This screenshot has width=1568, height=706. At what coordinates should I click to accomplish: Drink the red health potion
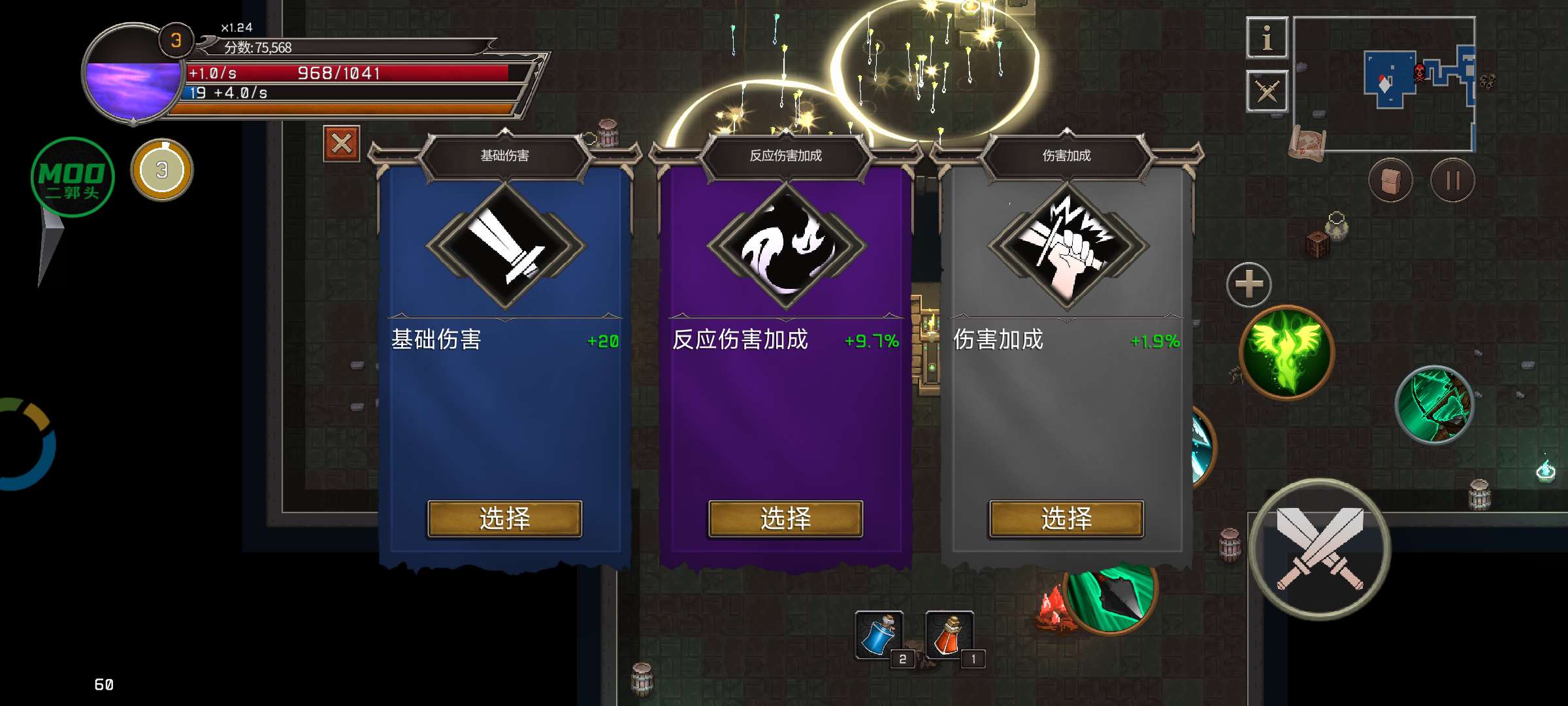point(950,634)
